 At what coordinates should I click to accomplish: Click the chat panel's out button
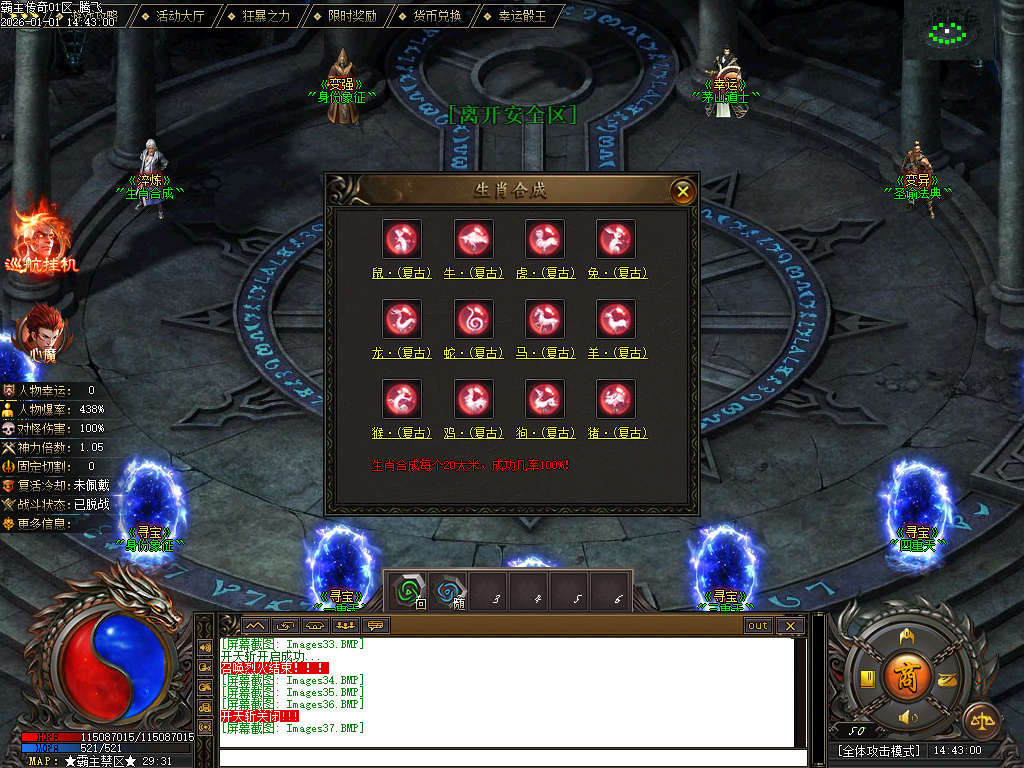point(758,626)
